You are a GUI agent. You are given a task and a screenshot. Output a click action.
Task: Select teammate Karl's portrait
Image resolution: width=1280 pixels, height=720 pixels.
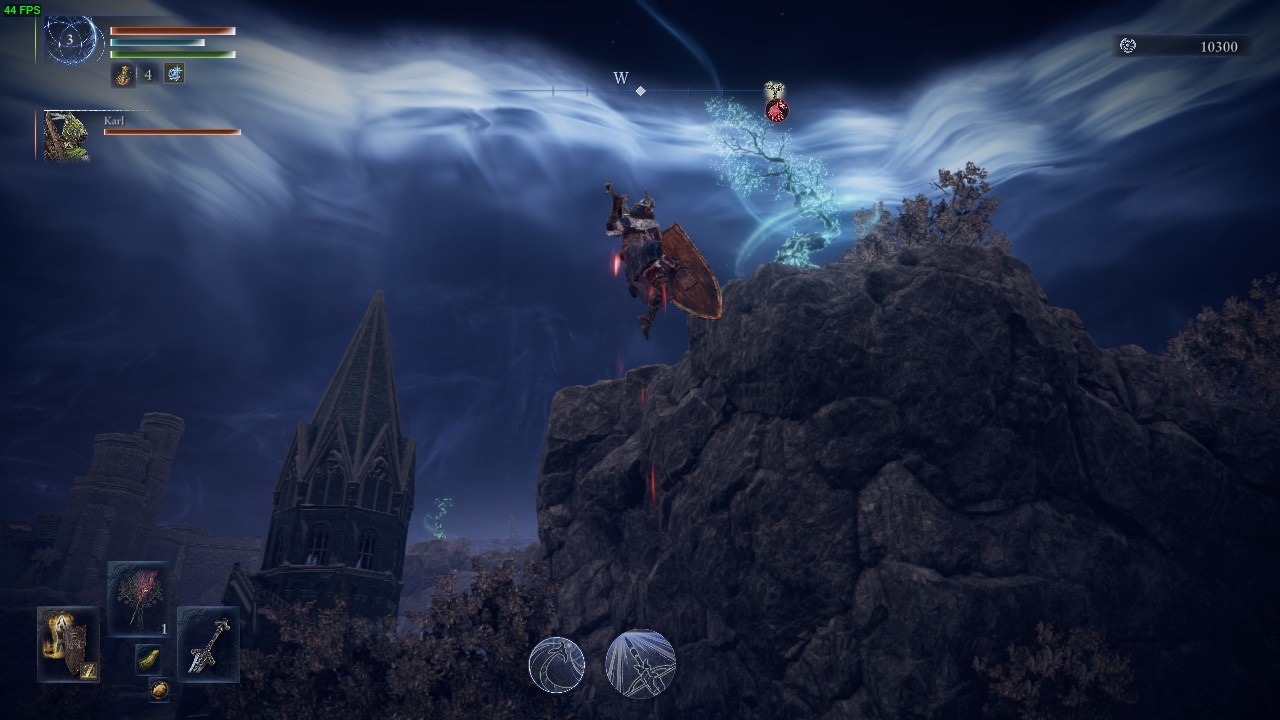pos(67,136)
